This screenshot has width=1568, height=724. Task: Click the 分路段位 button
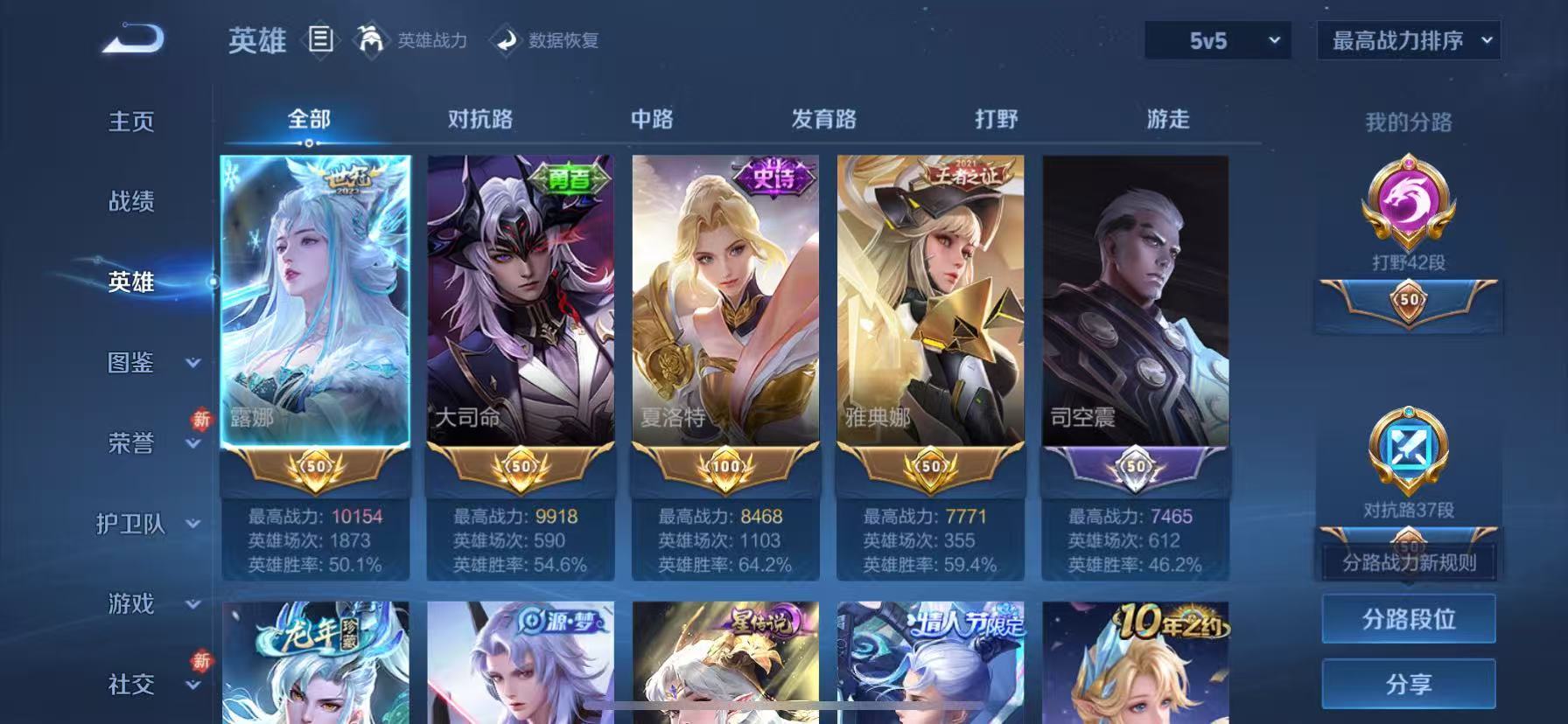1408,618
